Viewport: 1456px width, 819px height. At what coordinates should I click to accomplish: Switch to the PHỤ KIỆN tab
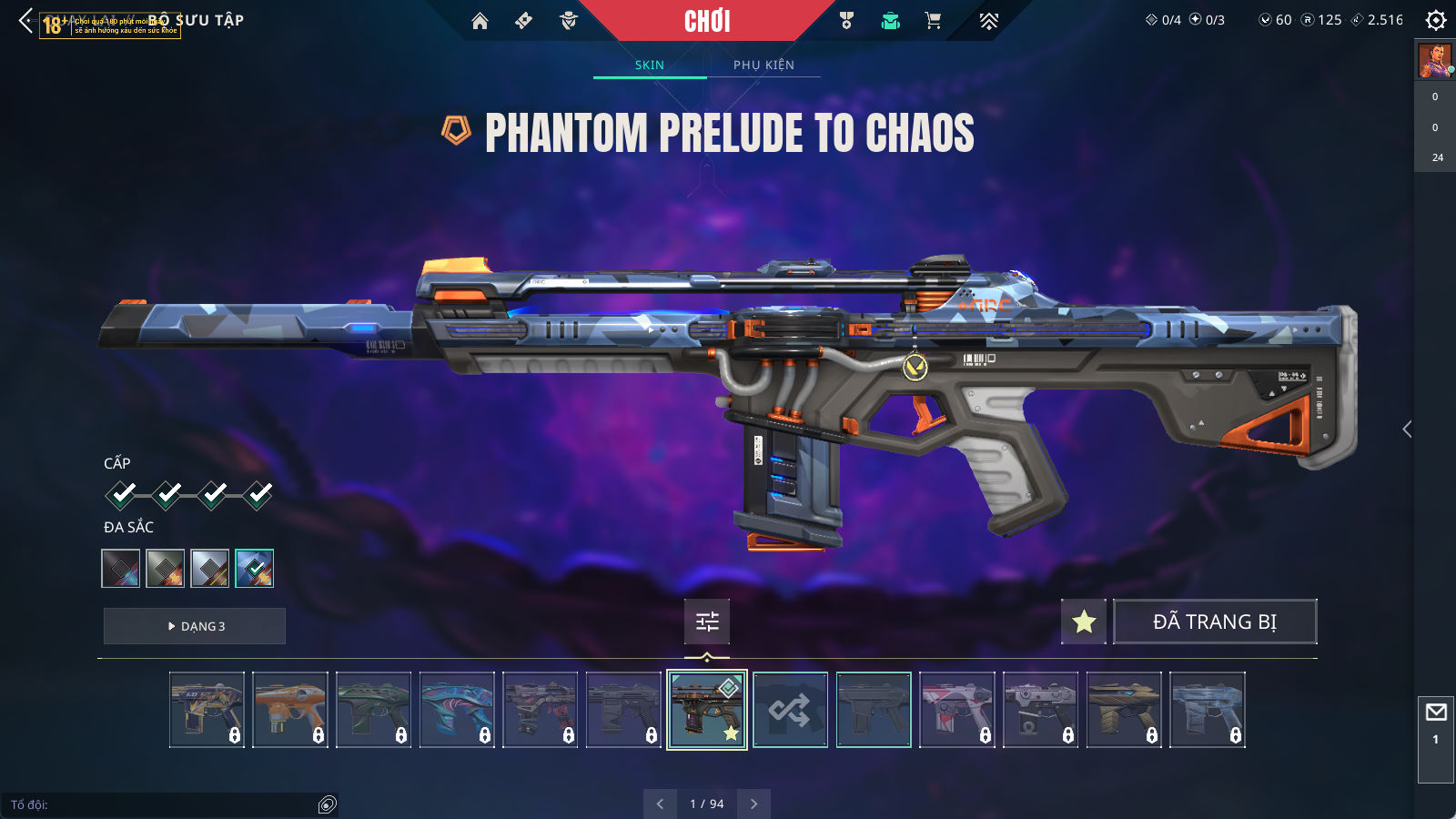(763, 65)
